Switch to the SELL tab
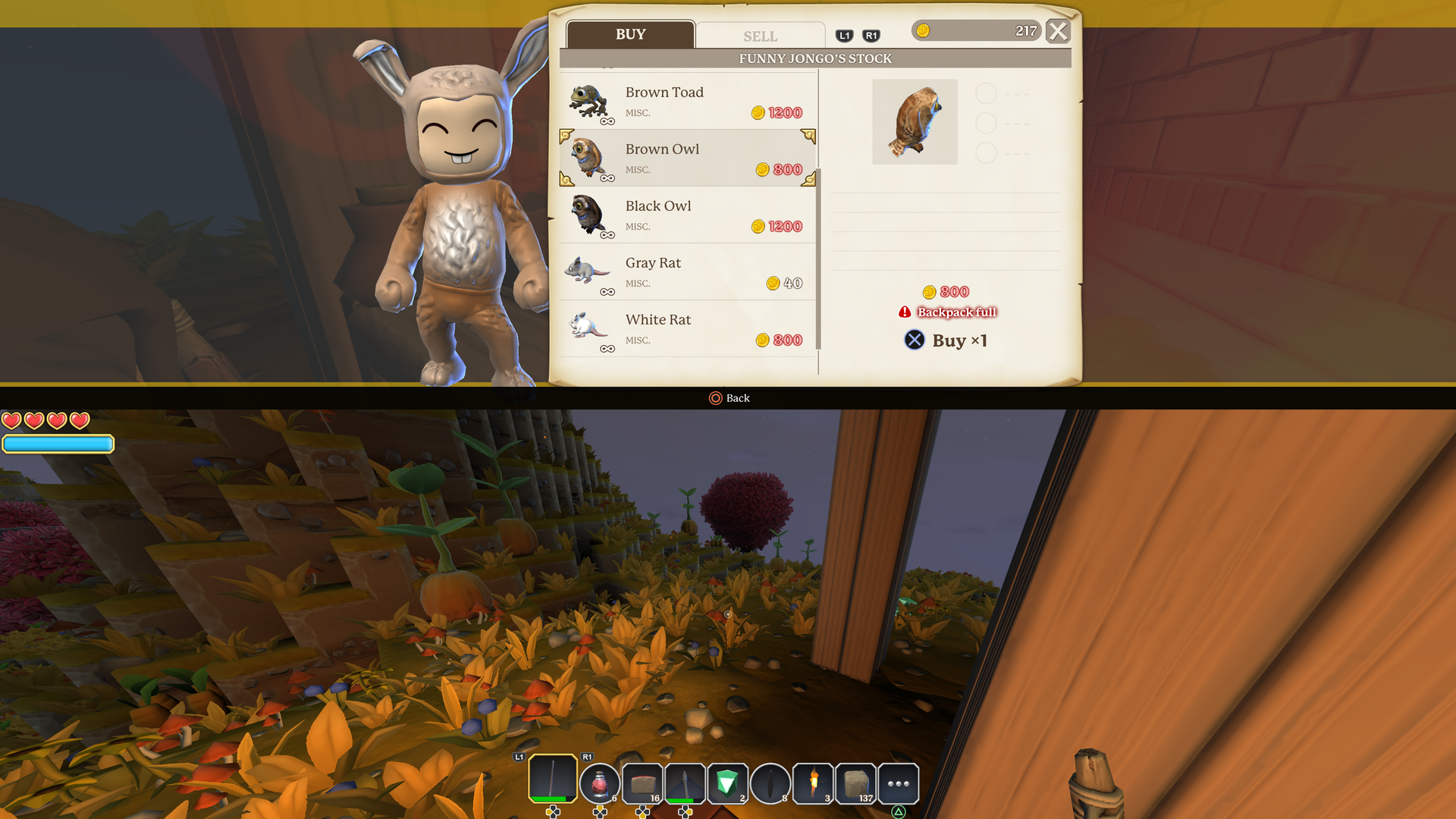The image size is (1456, 819). pyautogui.click(x=758, y=35)
